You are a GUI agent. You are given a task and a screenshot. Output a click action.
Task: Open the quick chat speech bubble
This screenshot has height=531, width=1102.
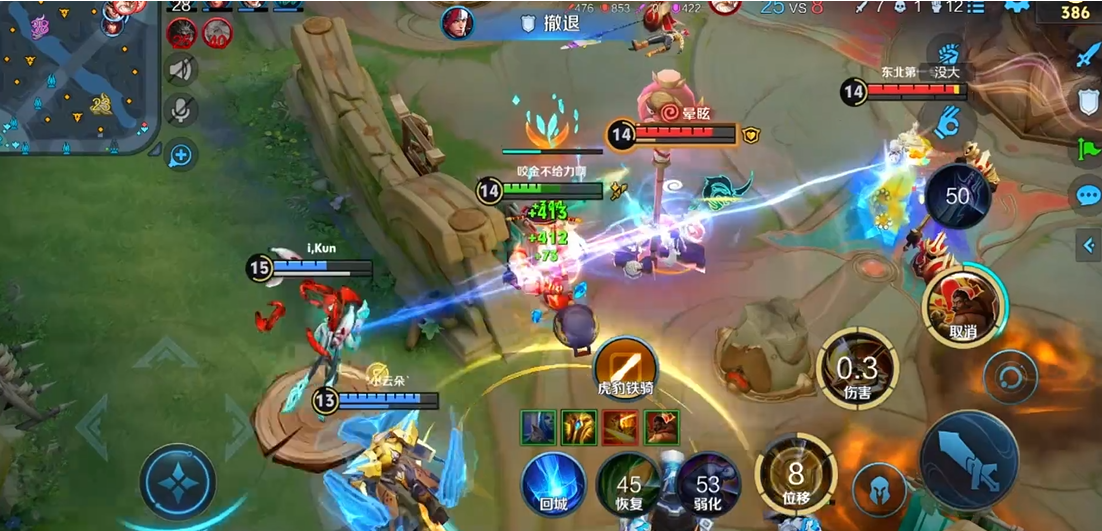coord(1087,195)
